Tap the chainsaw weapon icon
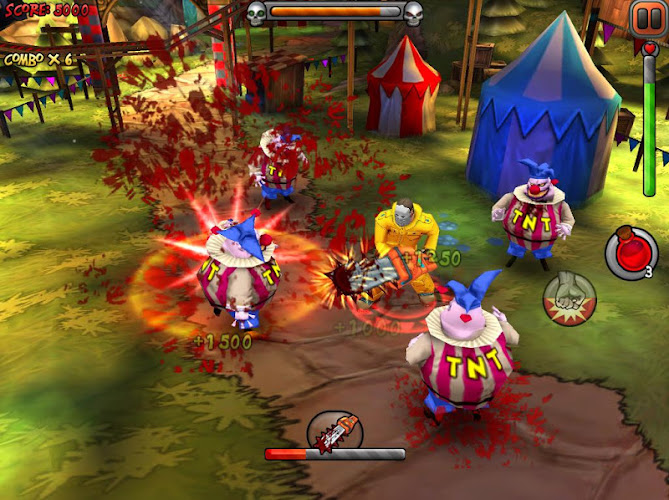Image resolution: width=669 pixels, height=500 pixels. pyautogui.click(x=334, y=431)
